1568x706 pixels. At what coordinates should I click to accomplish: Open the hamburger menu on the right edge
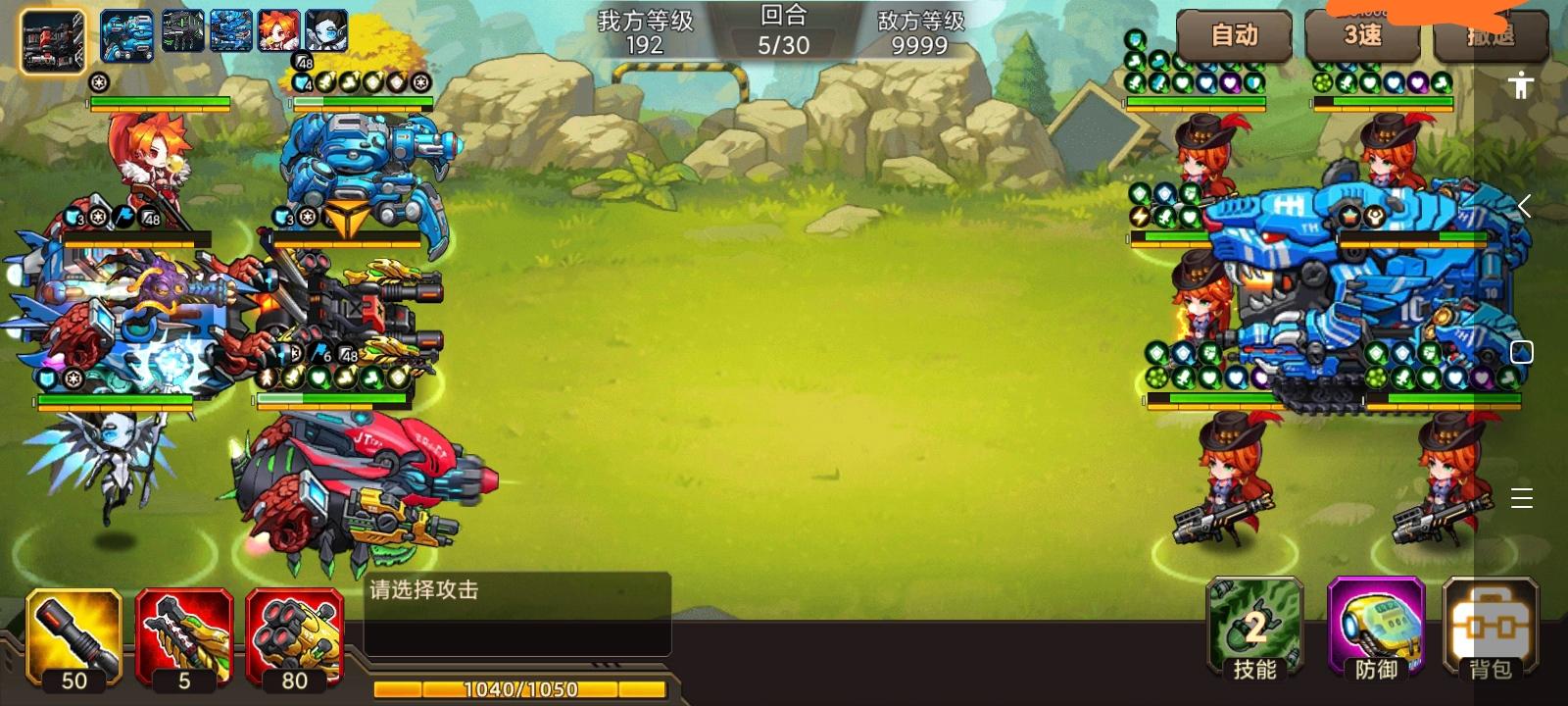tap(1523, 498)
